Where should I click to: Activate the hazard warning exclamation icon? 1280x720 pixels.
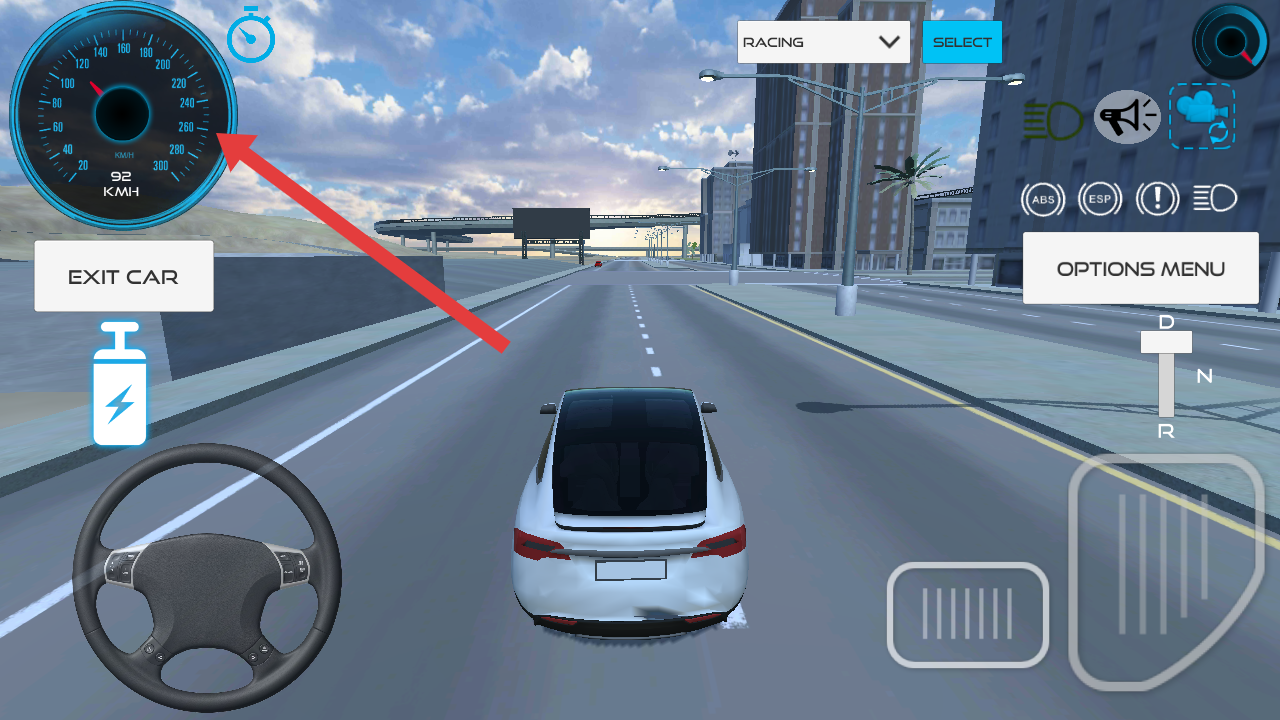click(x=1157, y=199)
